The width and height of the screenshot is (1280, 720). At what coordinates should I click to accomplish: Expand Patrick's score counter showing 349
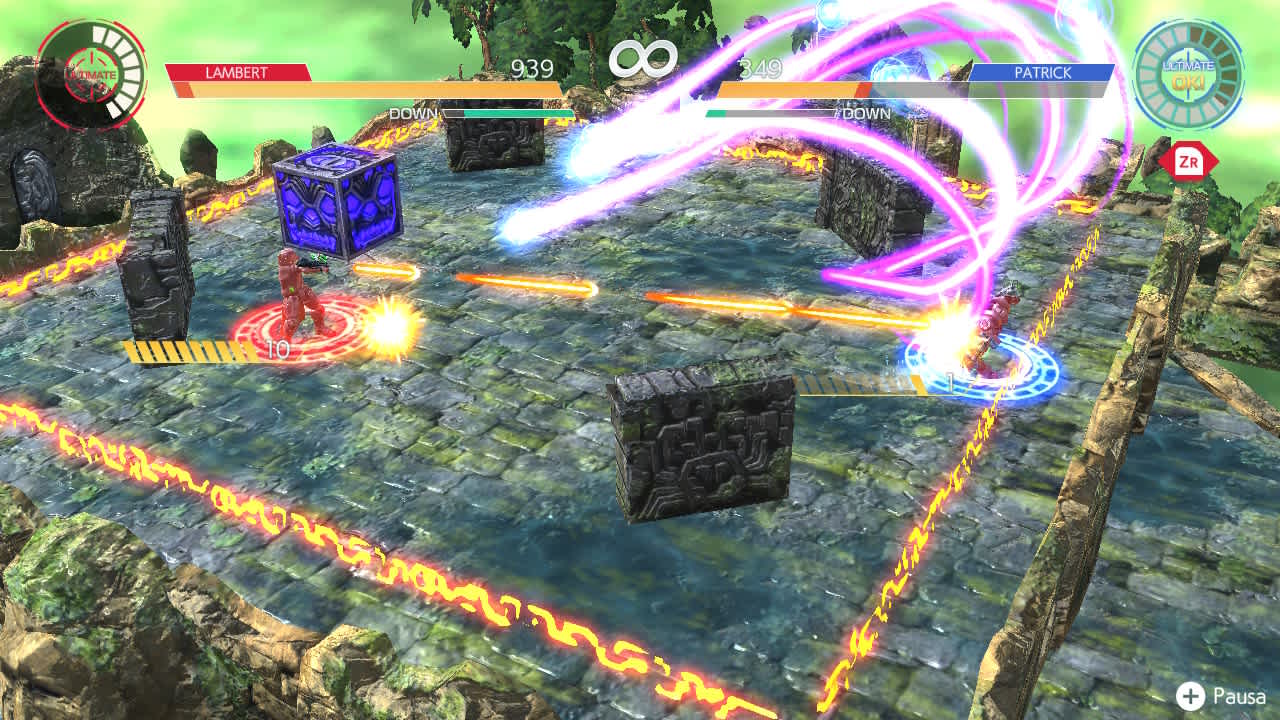coord(757,70)
